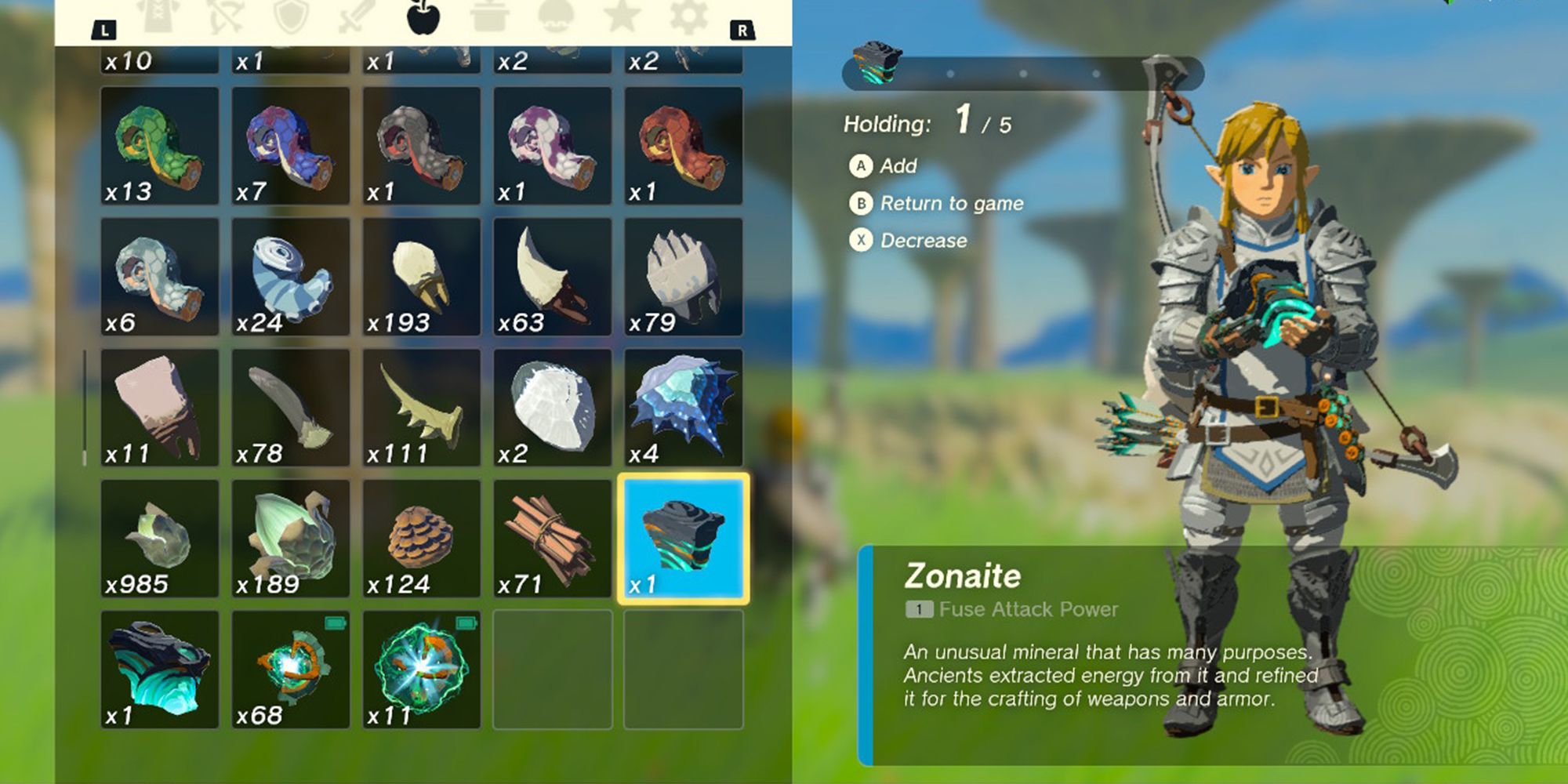
Task: Select the highlighted Zonaite material
Action: pyautogui.click(x=684, y=539)
